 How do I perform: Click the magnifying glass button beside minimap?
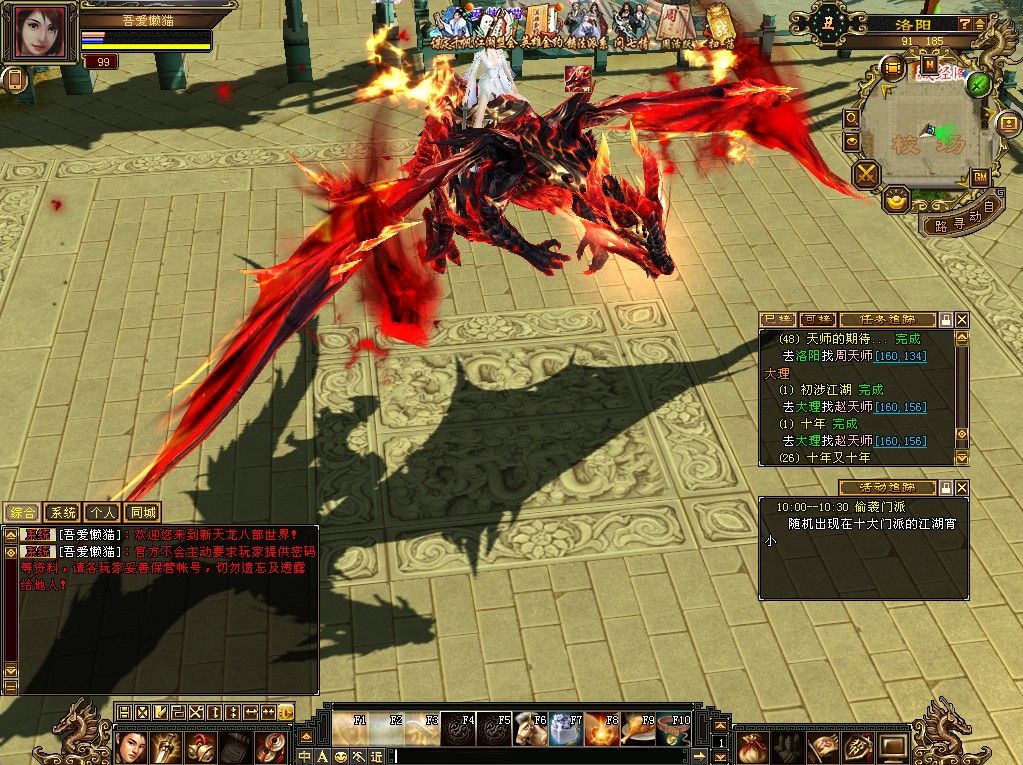pyautogui.click(x=851, y=118)
